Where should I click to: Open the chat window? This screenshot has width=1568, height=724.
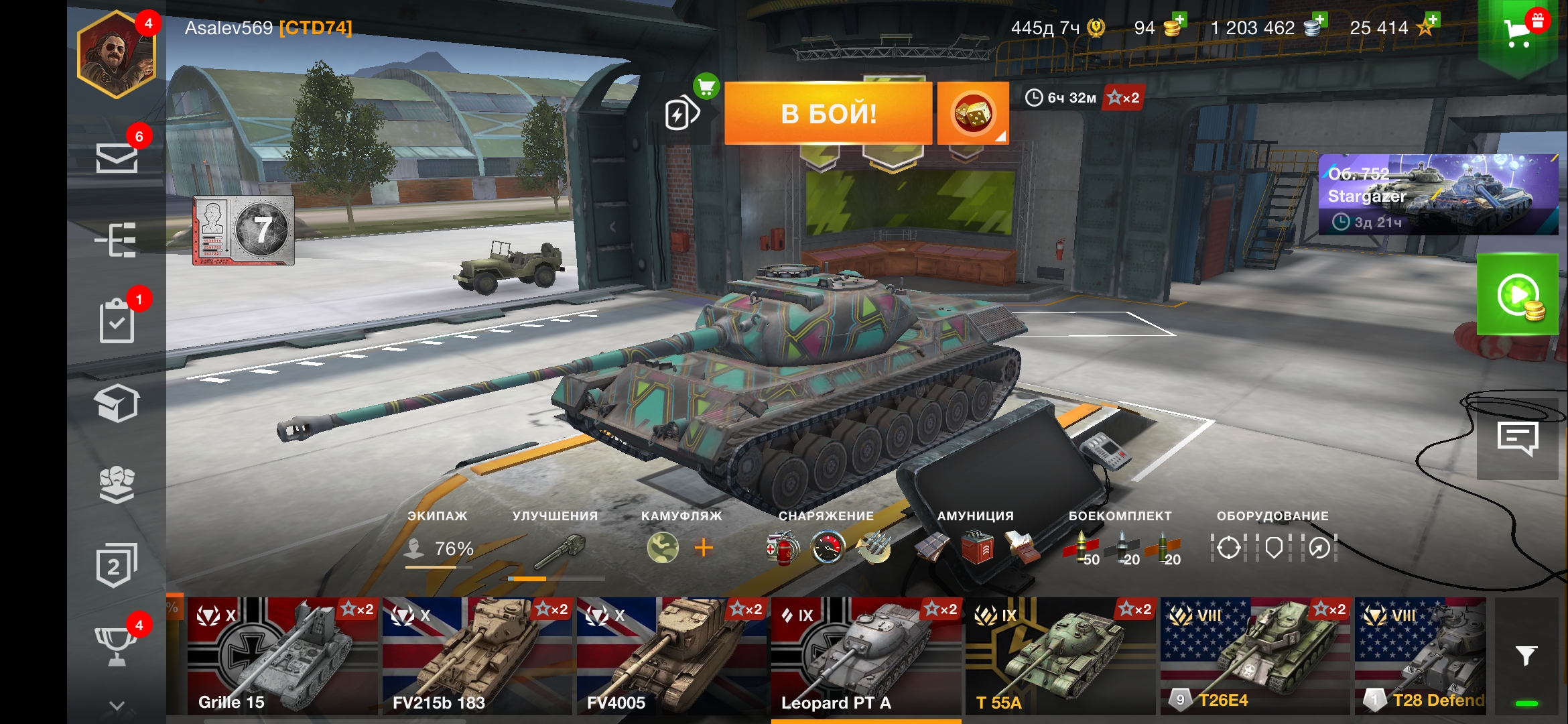point(1517,439)
